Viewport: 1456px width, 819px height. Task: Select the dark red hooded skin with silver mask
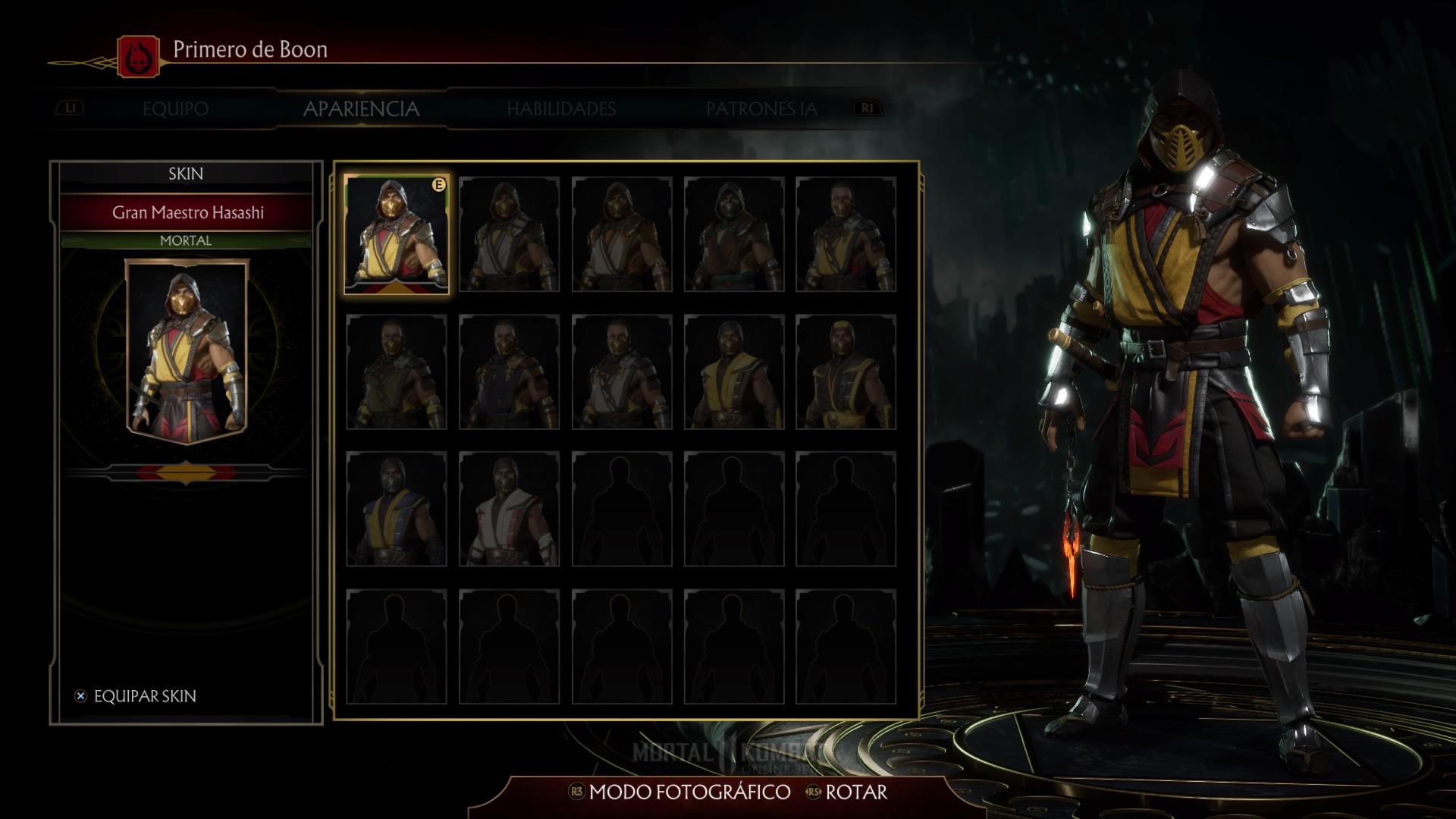733,234
